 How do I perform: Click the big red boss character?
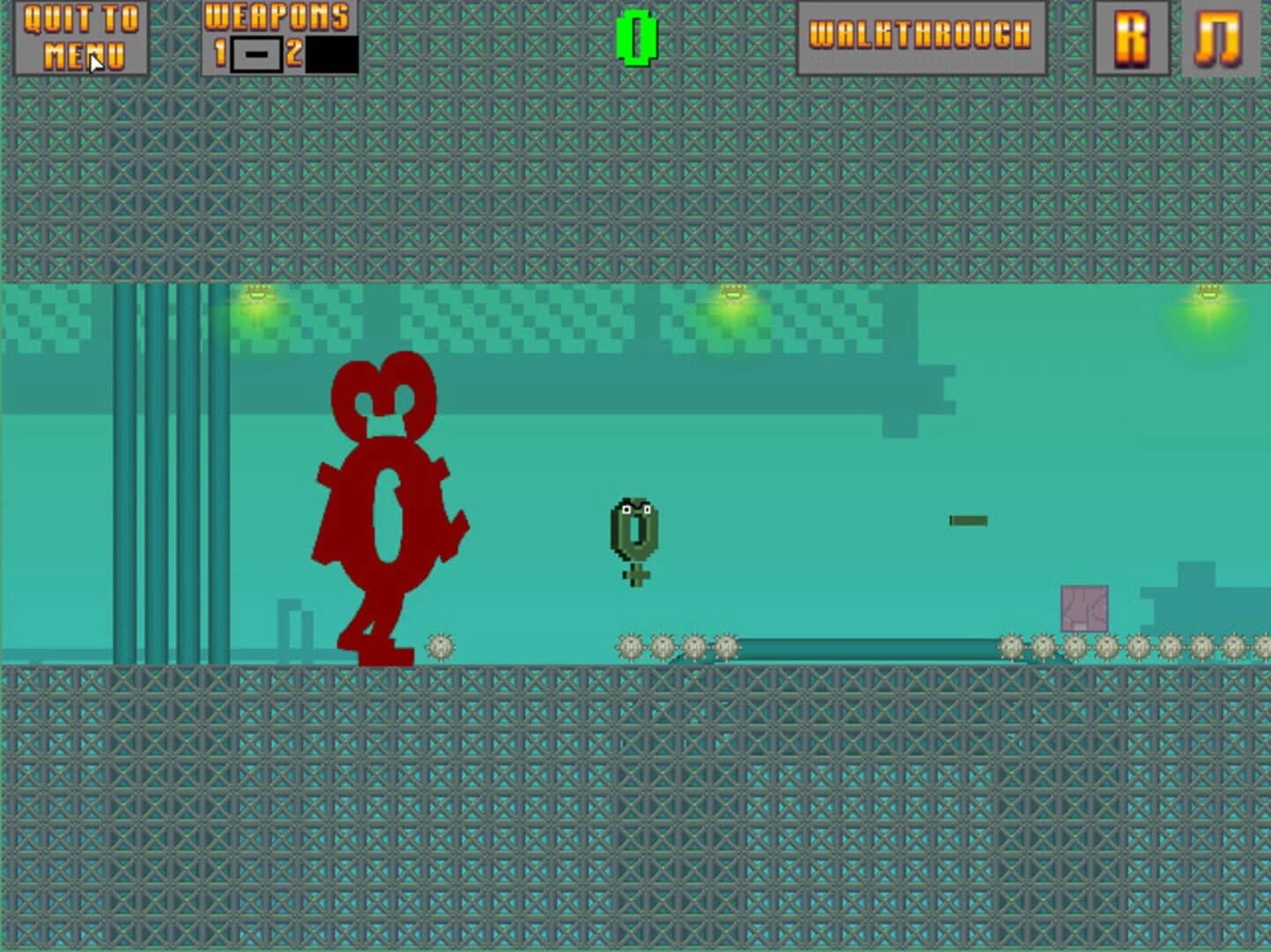(x=388, y=502)
